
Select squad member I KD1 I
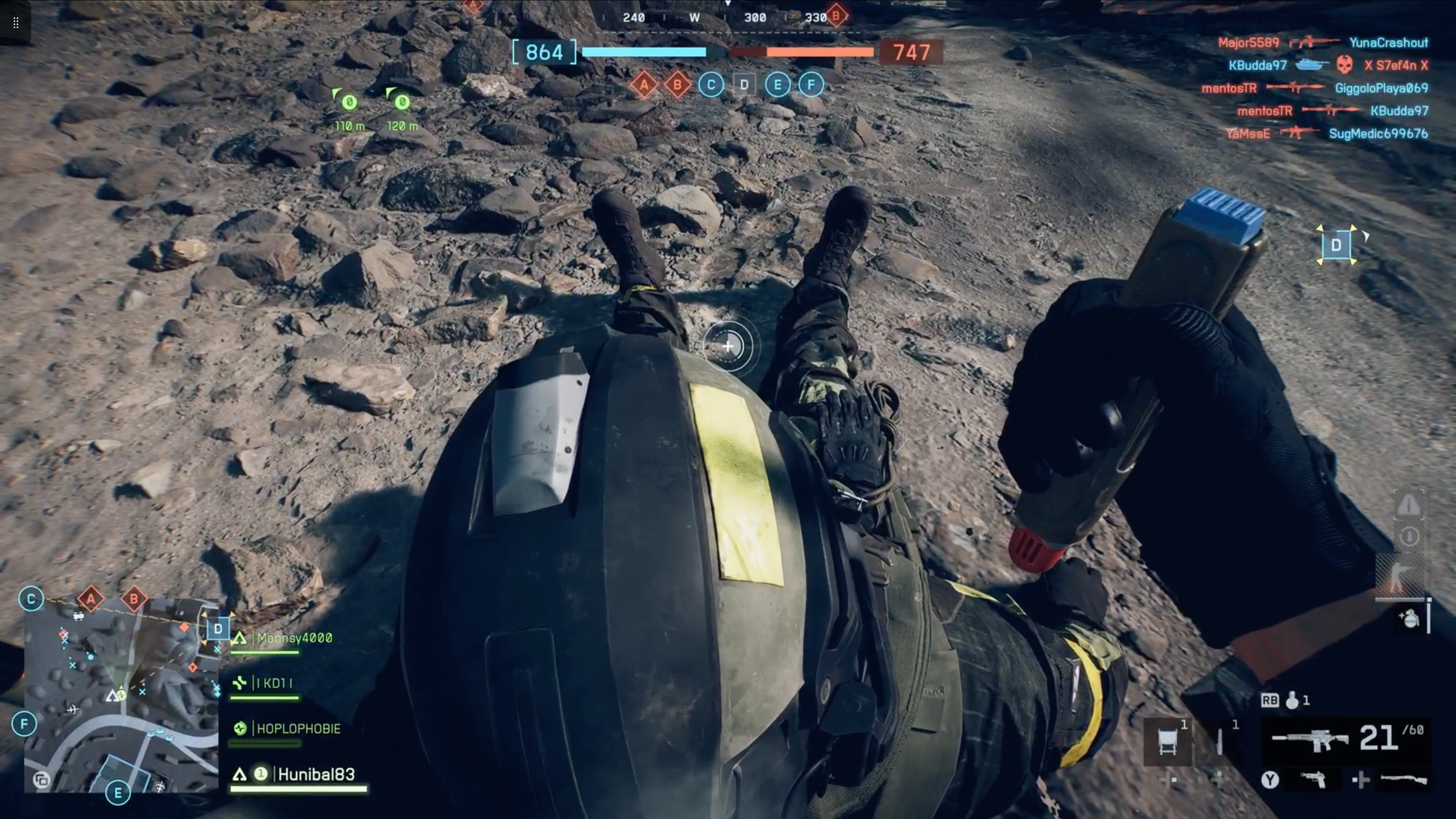click(274, 684)
